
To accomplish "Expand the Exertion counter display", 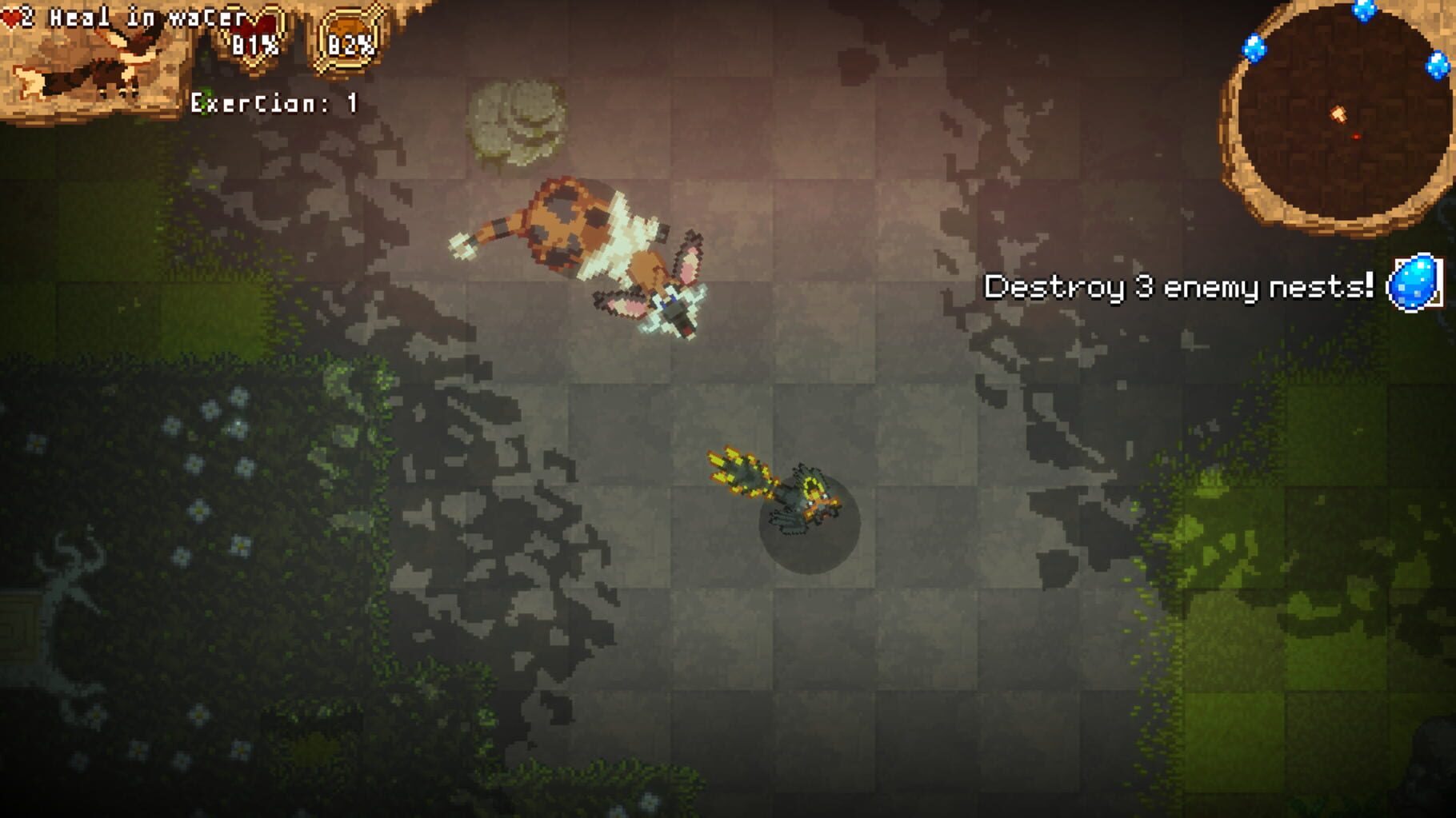I will 272,102.
